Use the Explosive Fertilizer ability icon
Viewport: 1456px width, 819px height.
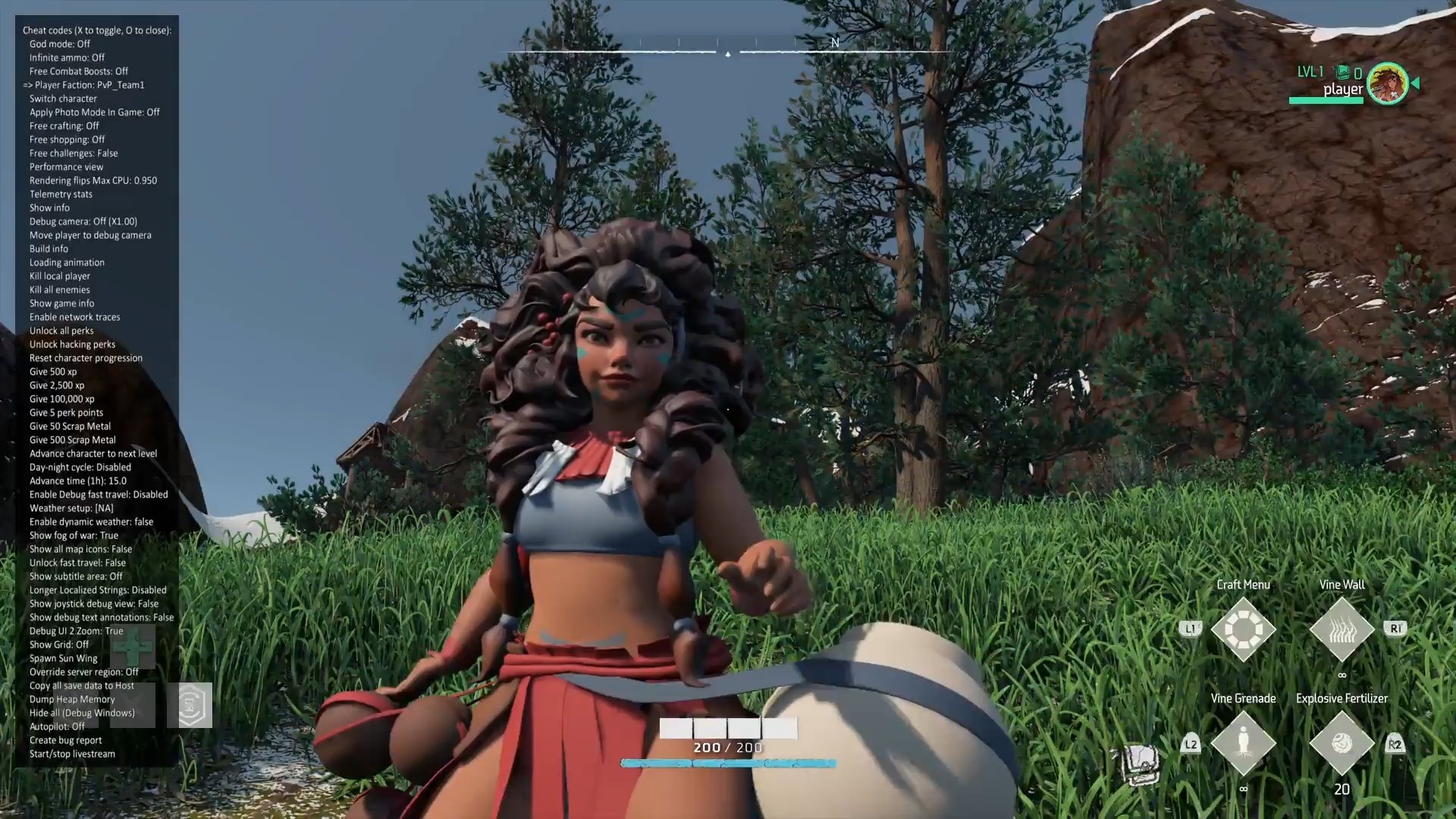point(1341,743)
